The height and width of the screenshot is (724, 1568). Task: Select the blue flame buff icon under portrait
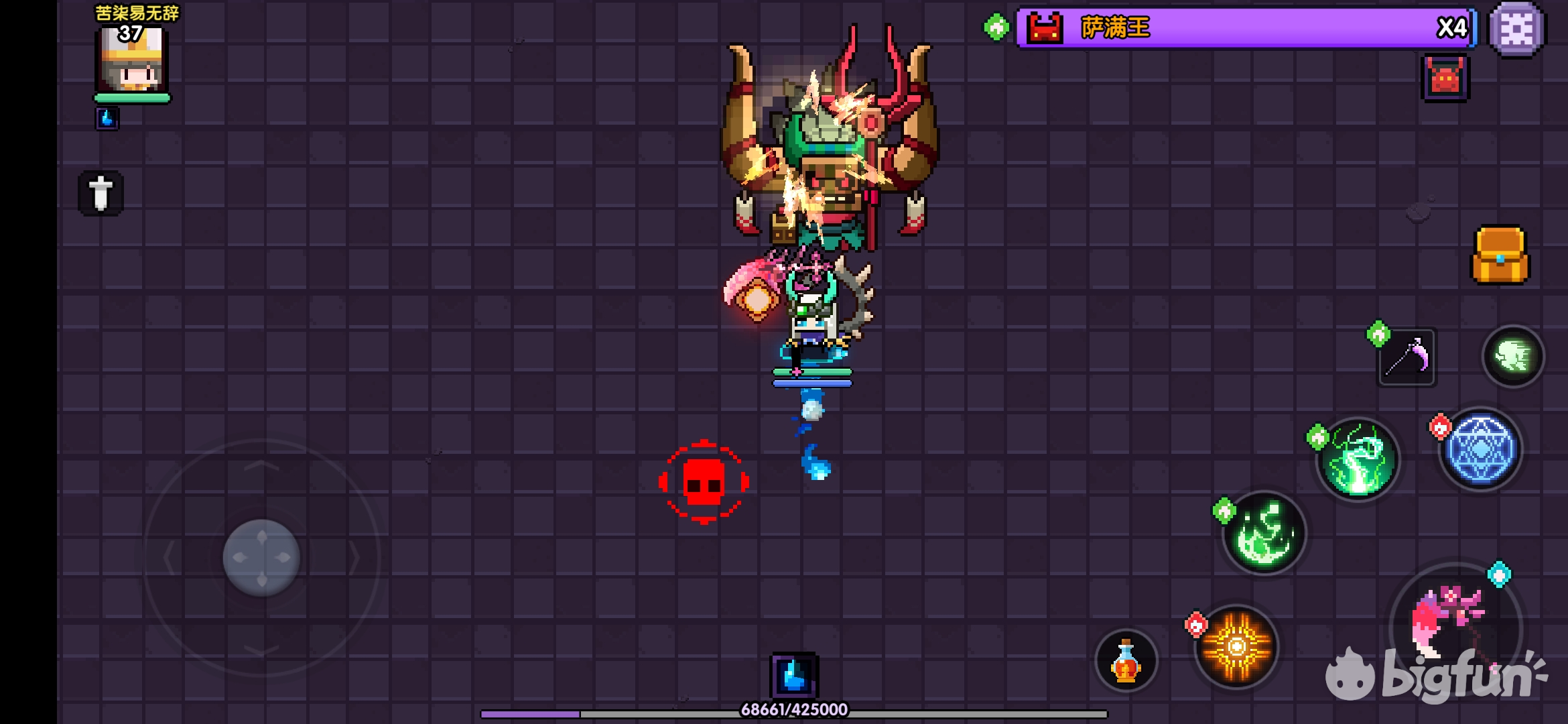(x=107, y=119)
